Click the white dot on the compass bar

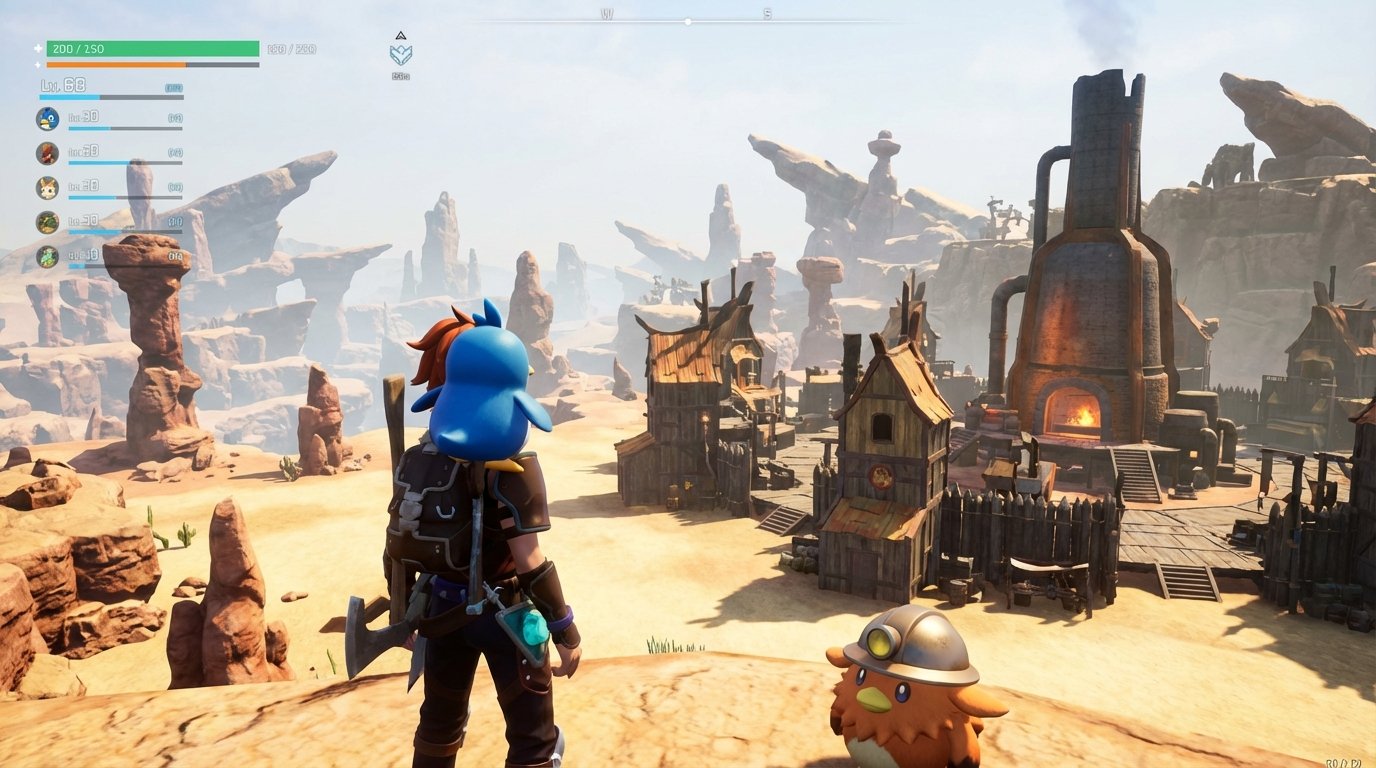click(688, 20)
